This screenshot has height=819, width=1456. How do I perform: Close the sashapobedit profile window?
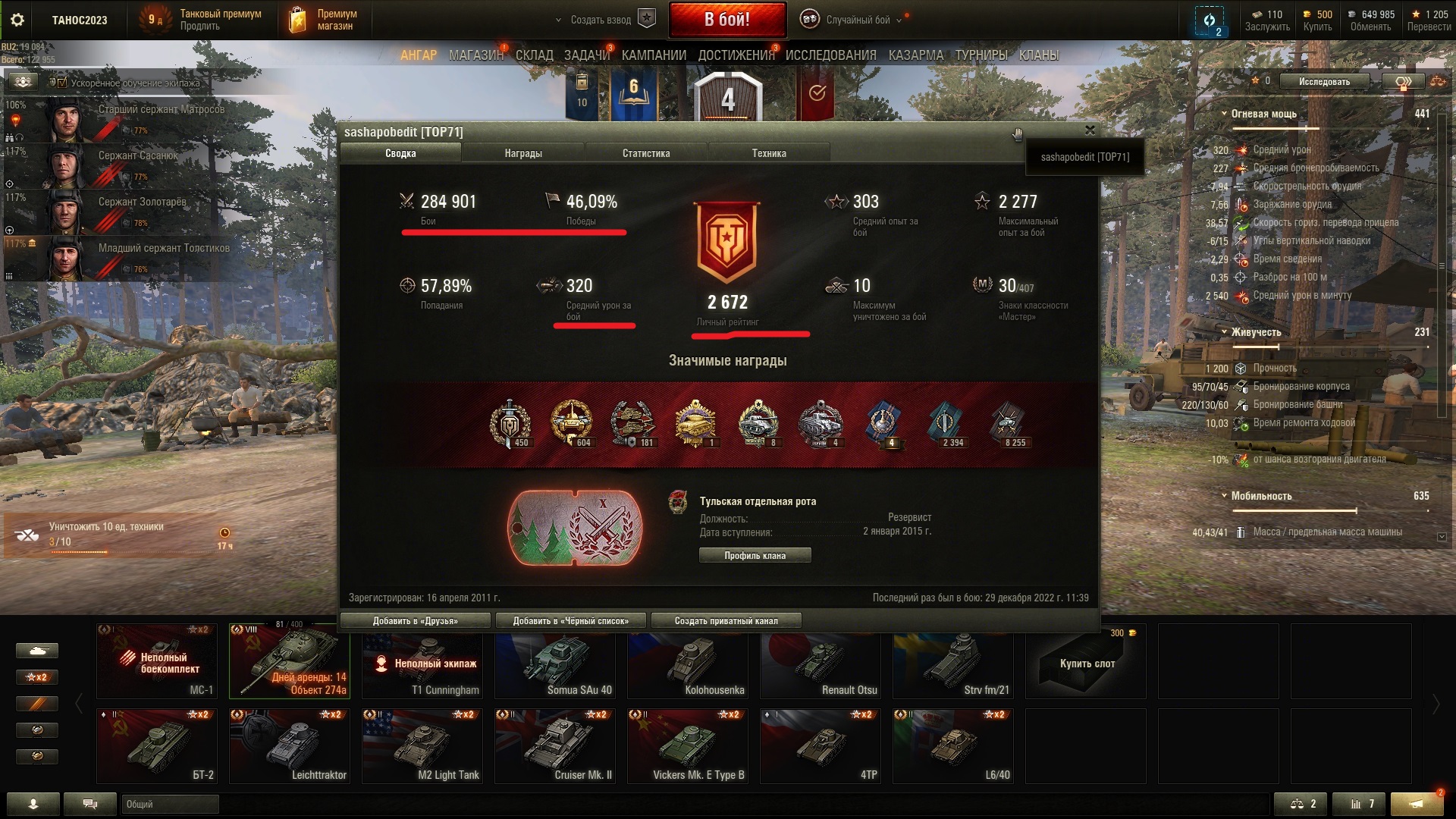tap(1090, 130)
